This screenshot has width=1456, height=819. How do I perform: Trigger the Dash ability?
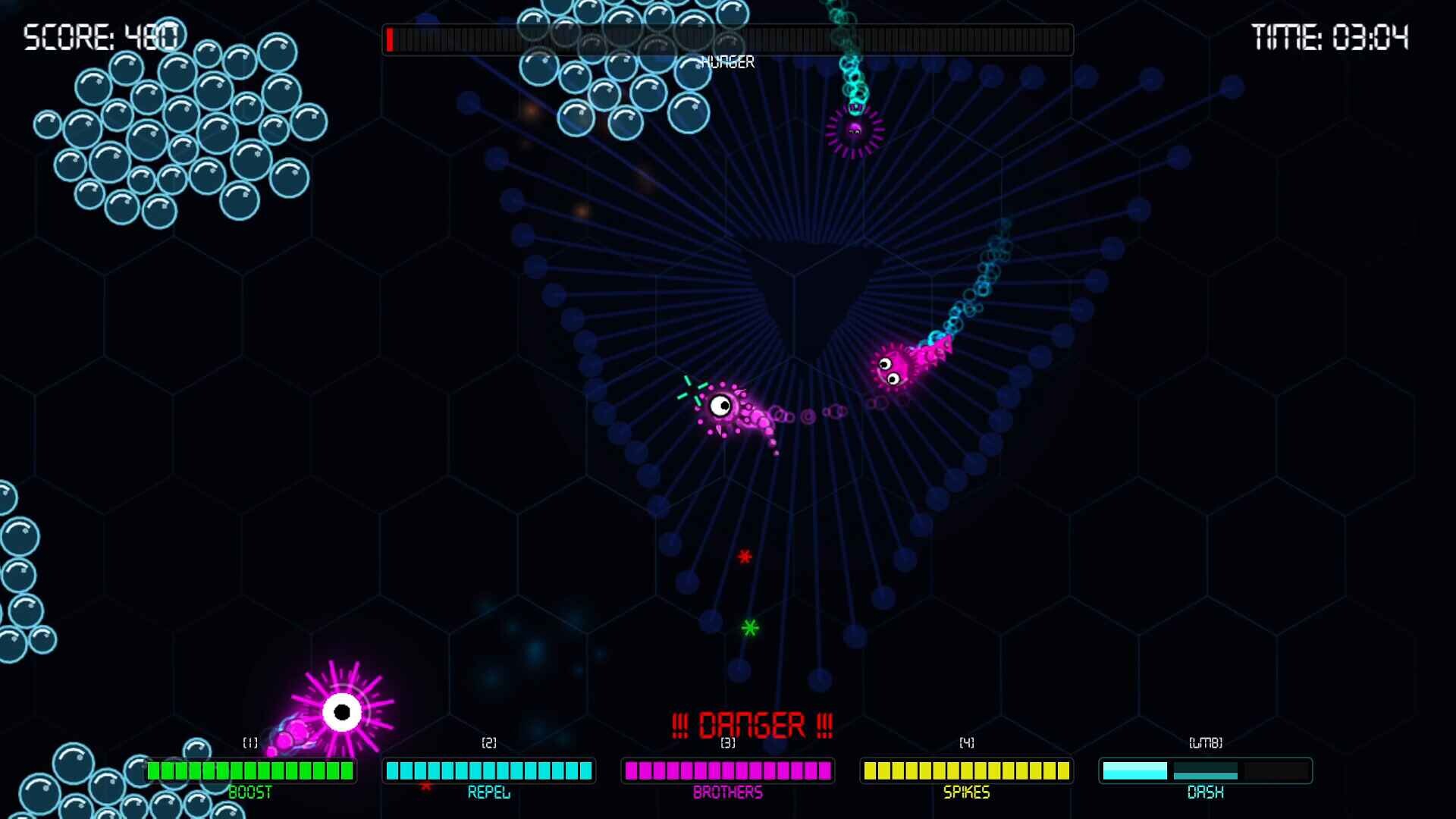[x=1206, y=770]
